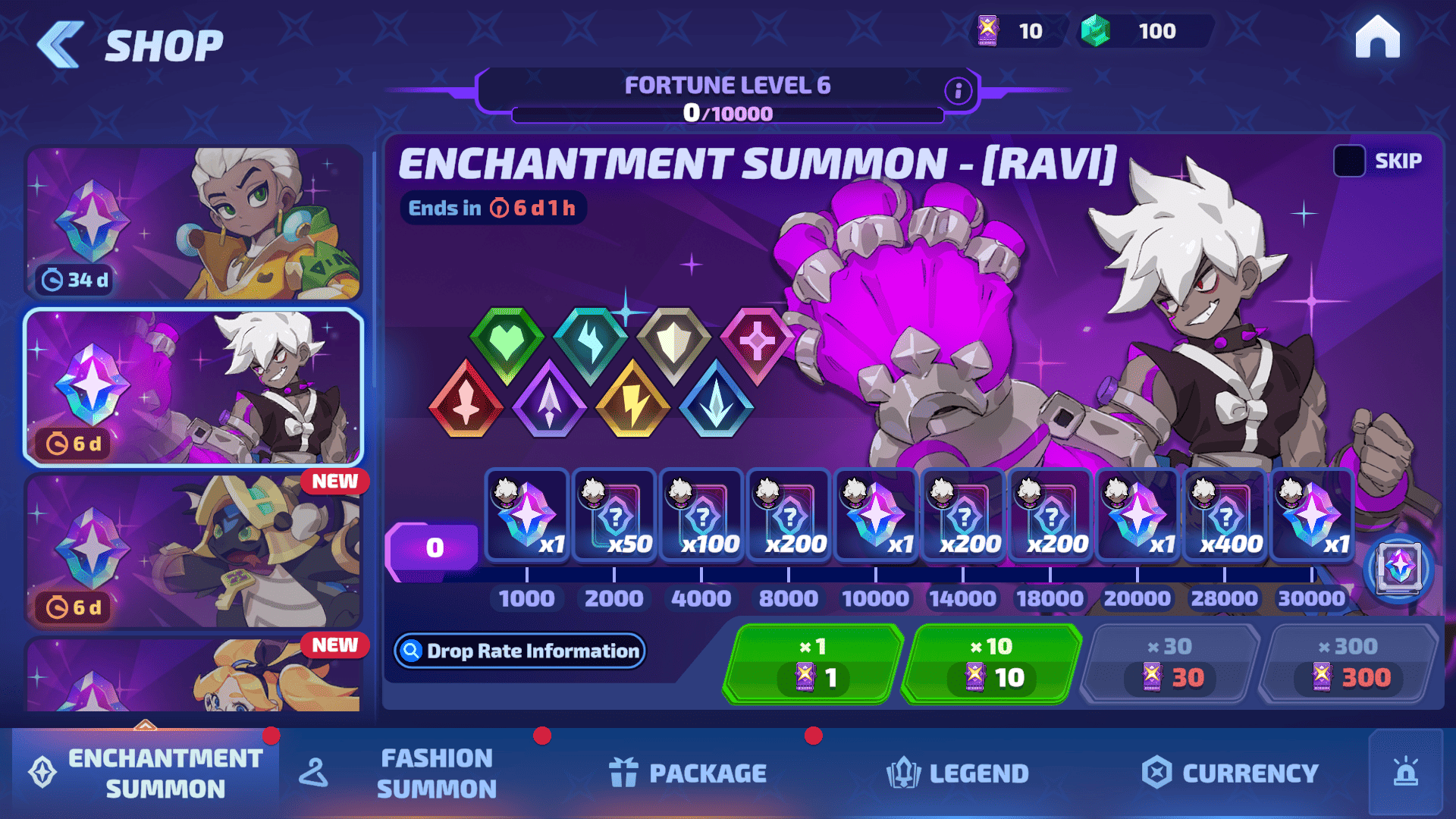Open Drop Rate Information

[x=520, y=651]
